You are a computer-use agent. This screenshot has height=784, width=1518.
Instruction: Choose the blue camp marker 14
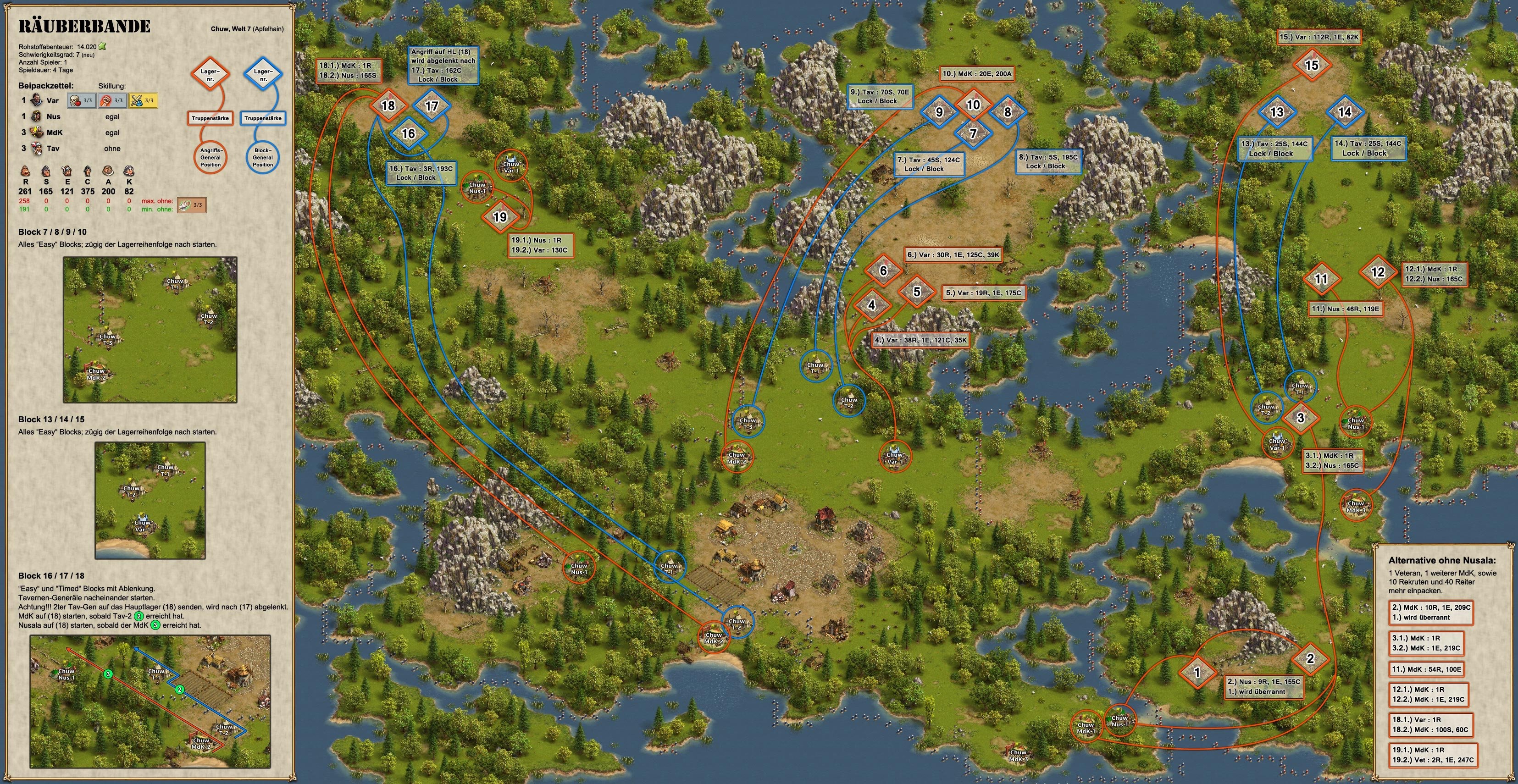[x=1344, y=112]
